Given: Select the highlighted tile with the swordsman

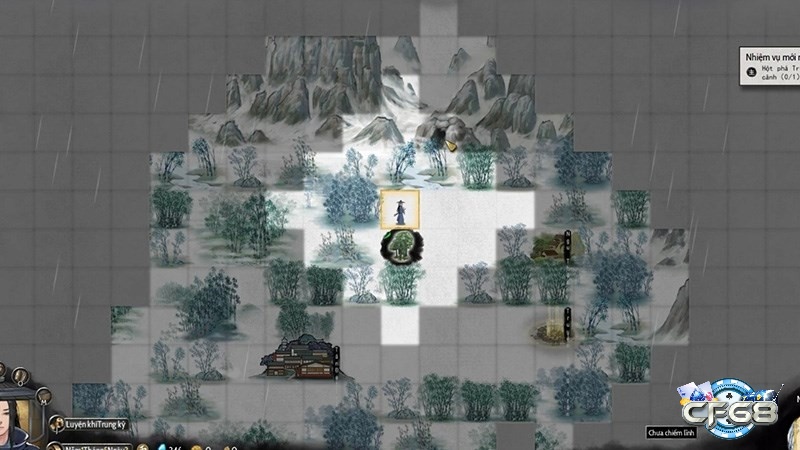Looking at the screenshot, I should 400,209.
